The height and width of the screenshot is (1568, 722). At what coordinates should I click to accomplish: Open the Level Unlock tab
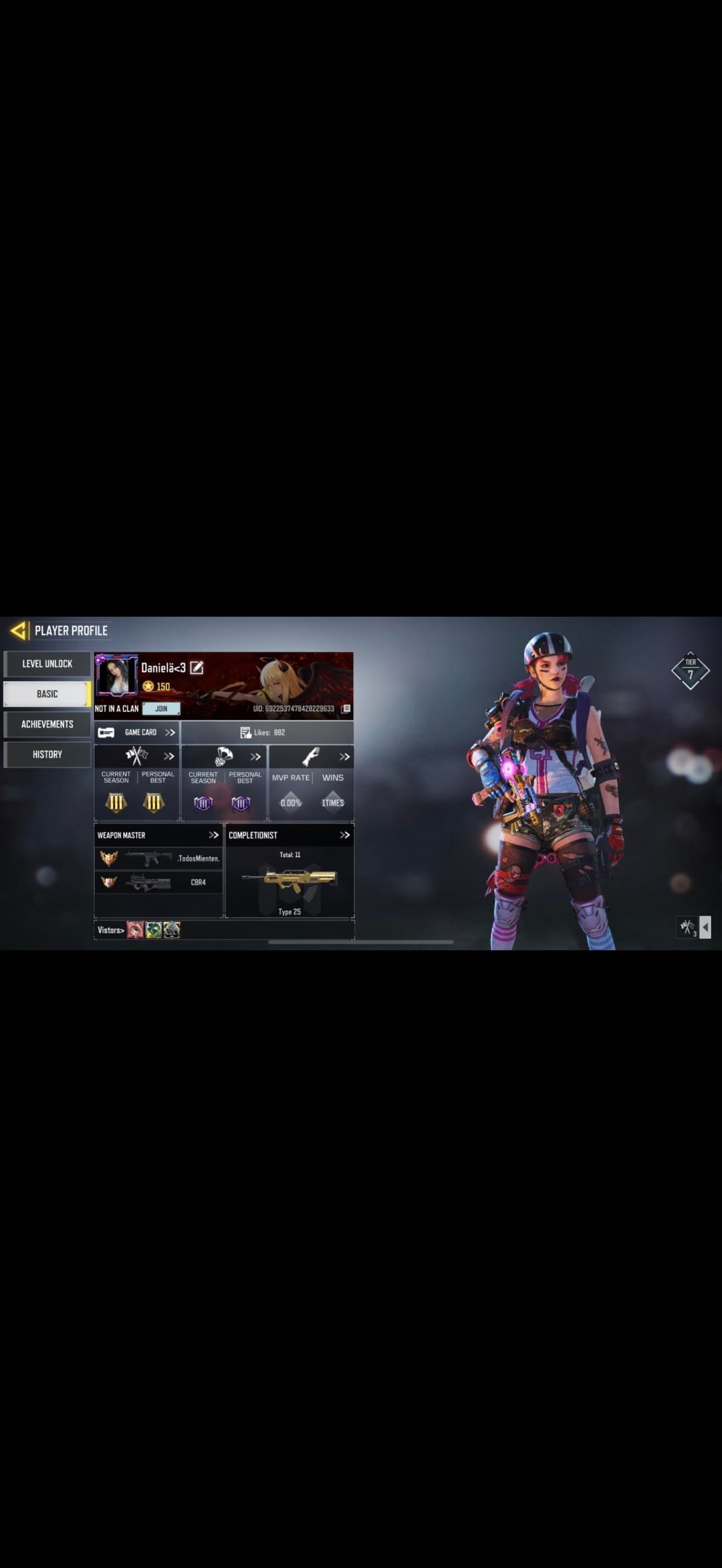pyautogui.click(x=47, y=664)
